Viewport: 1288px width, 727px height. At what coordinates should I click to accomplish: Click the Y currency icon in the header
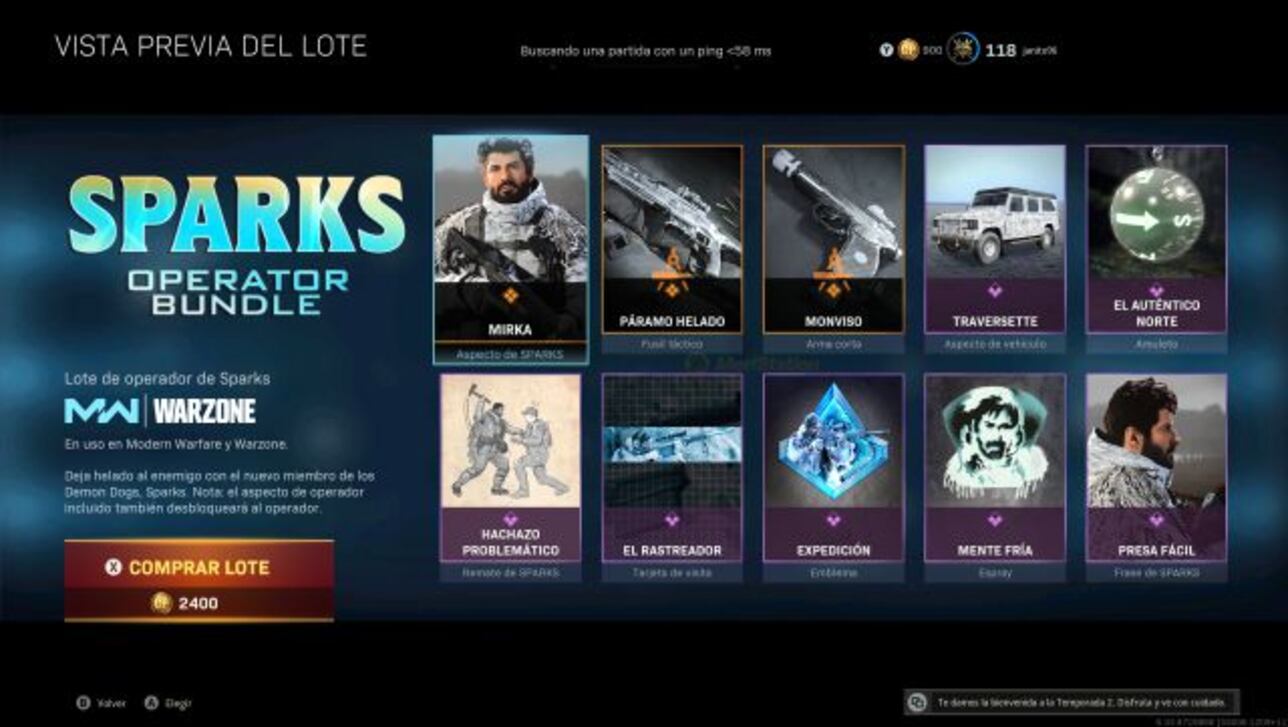(x=885, y=47)
